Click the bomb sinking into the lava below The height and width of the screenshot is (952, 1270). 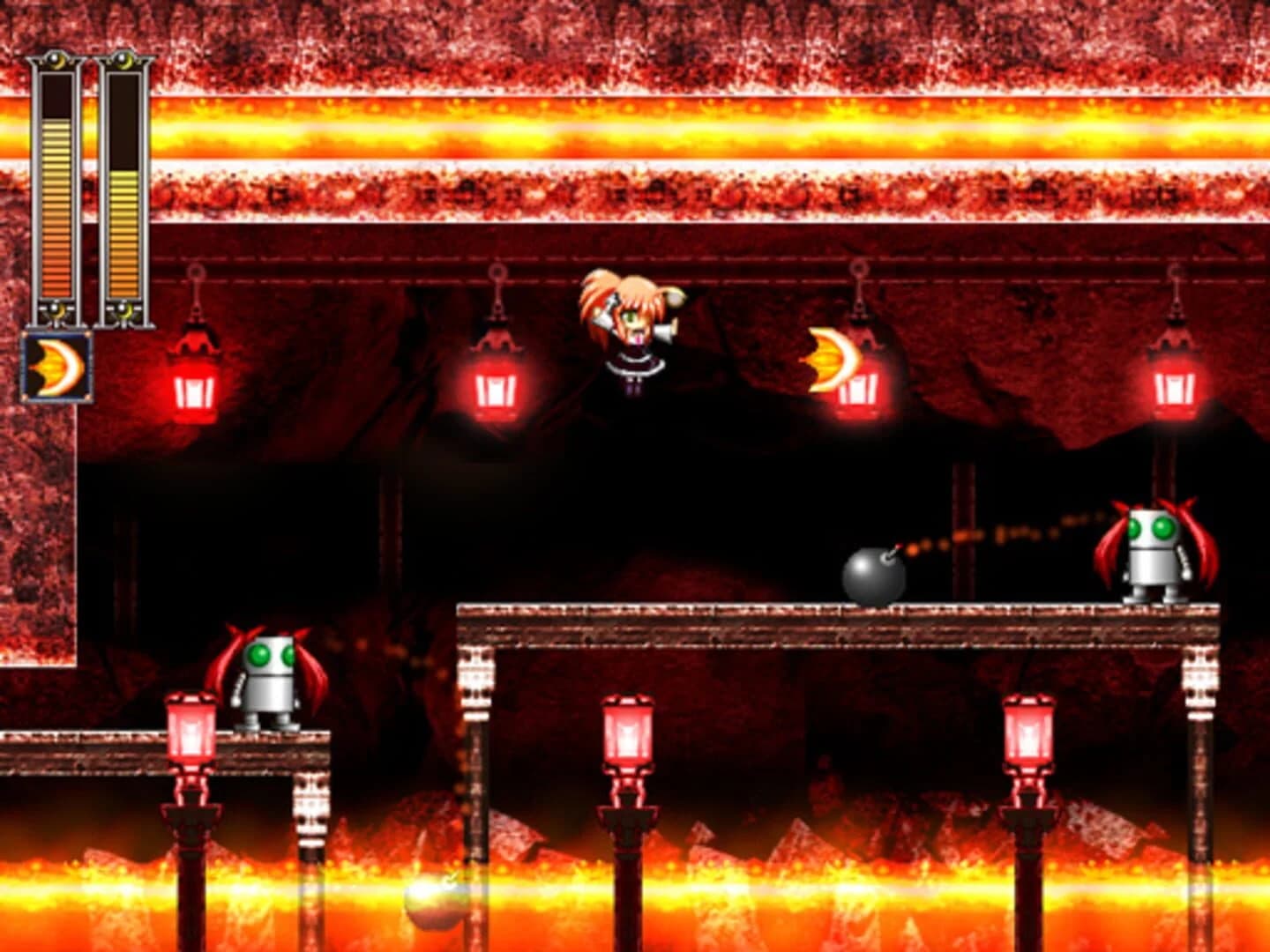(432, 901)
